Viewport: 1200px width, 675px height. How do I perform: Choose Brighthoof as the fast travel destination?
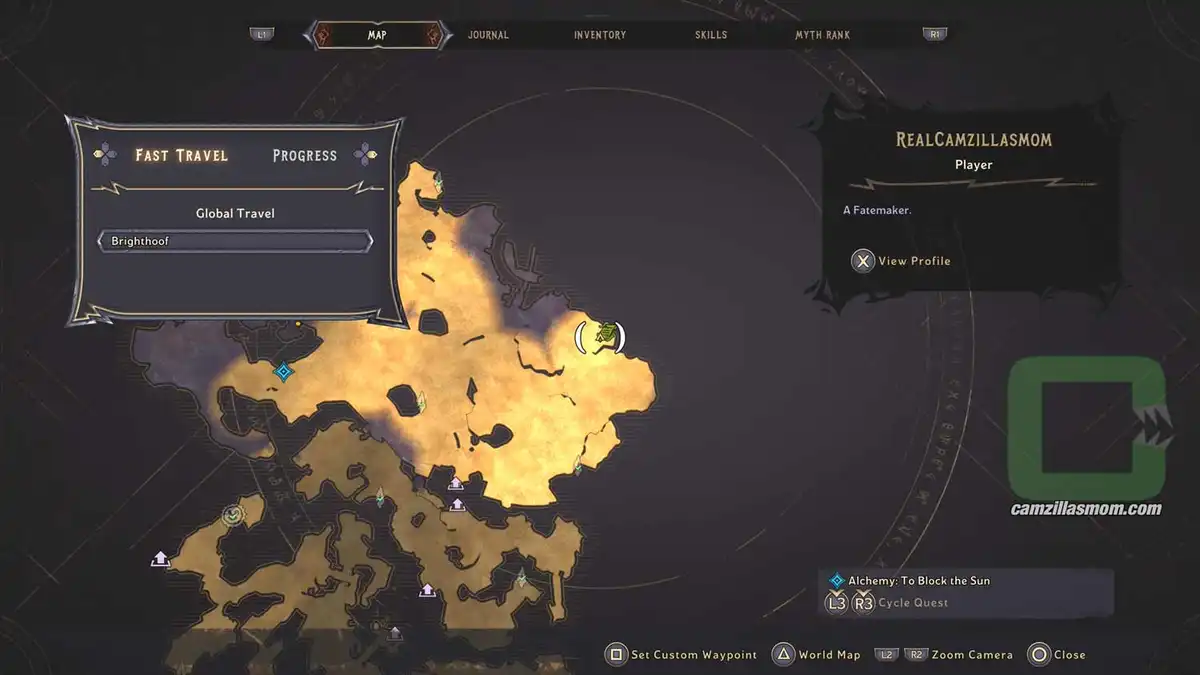pyautogui.click(x=235, y=242)
